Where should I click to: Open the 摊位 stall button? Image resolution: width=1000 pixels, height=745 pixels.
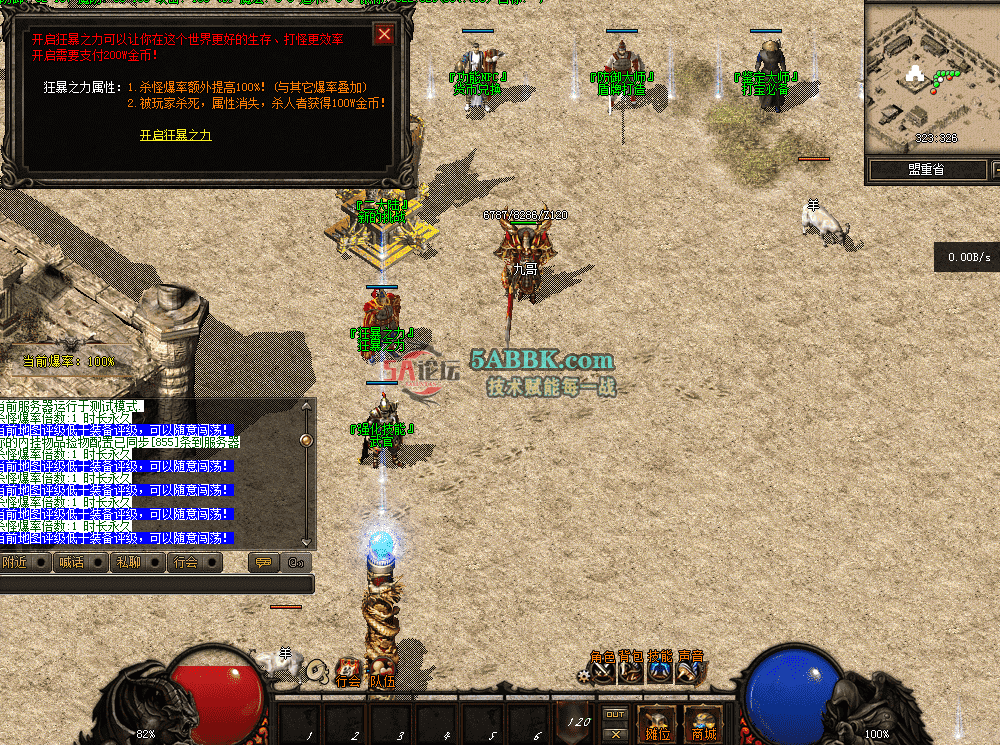pyautogui.click(x=657, y=722)
